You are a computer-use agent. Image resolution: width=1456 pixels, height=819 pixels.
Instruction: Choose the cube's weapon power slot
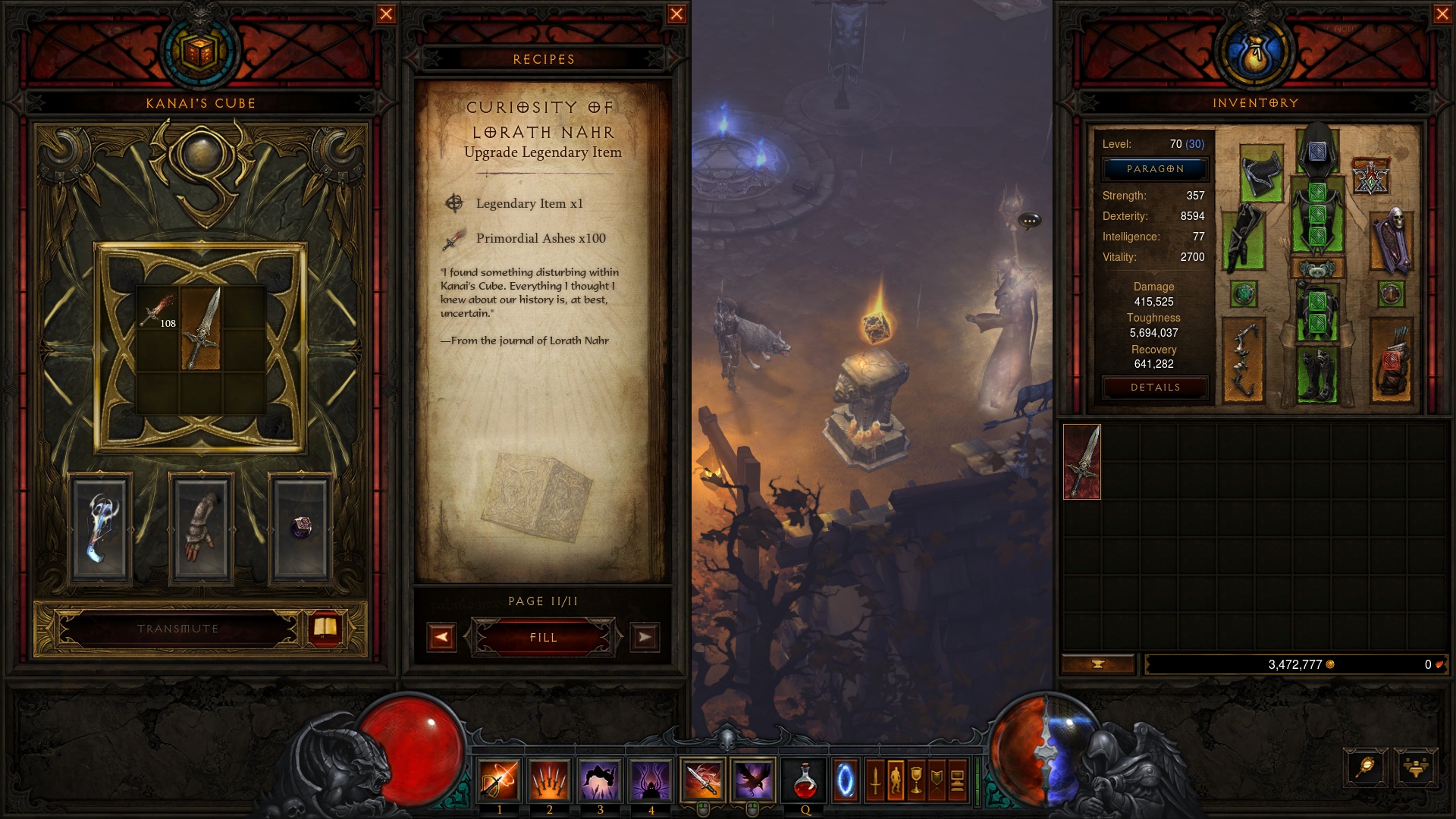click(x=100, y=528)
